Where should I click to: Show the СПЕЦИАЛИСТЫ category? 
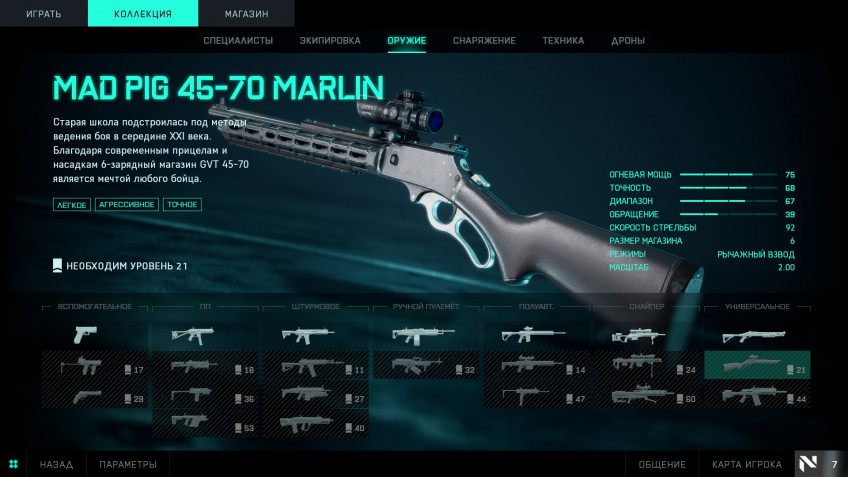point(238,40)
